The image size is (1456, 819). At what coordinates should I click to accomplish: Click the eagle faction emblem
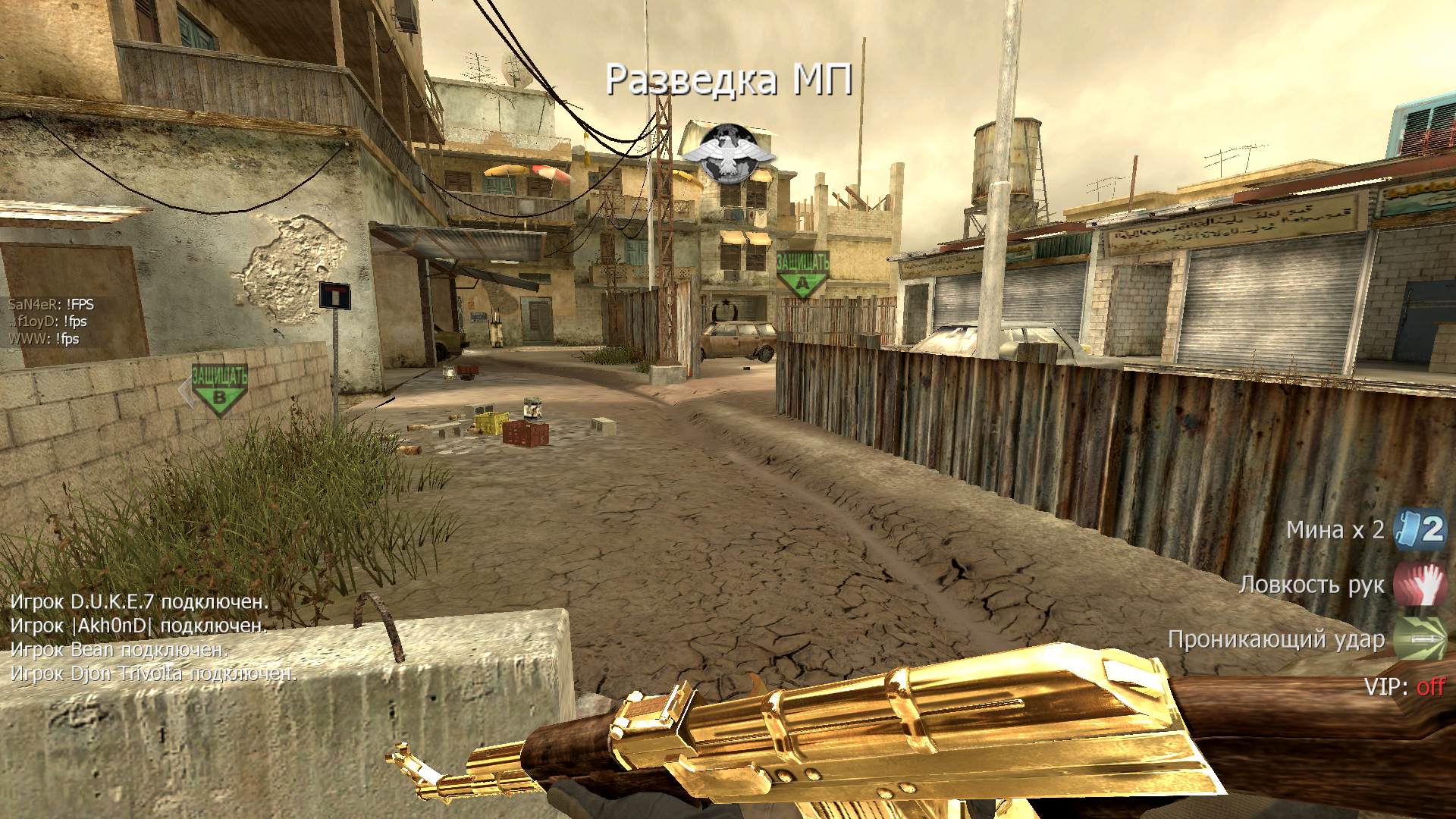(728, 154)
